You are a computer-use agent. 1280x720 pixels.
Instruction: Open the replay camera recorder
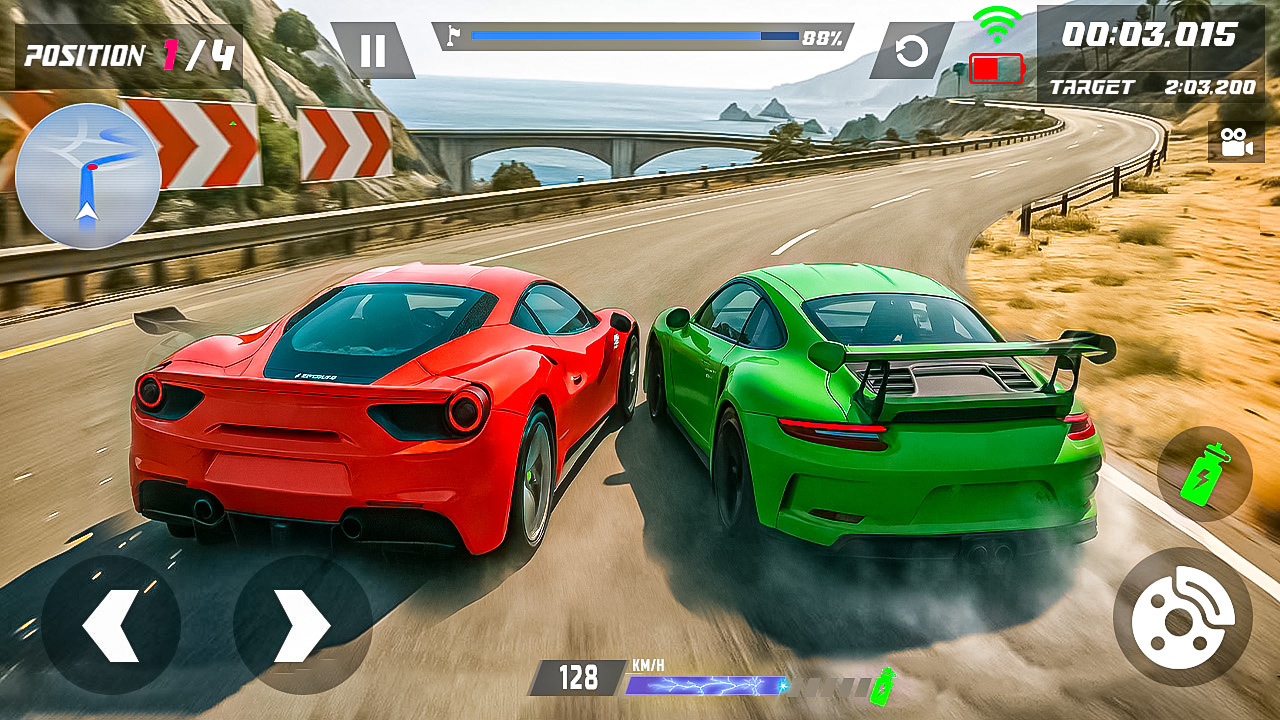click(x=1235, y=142)
